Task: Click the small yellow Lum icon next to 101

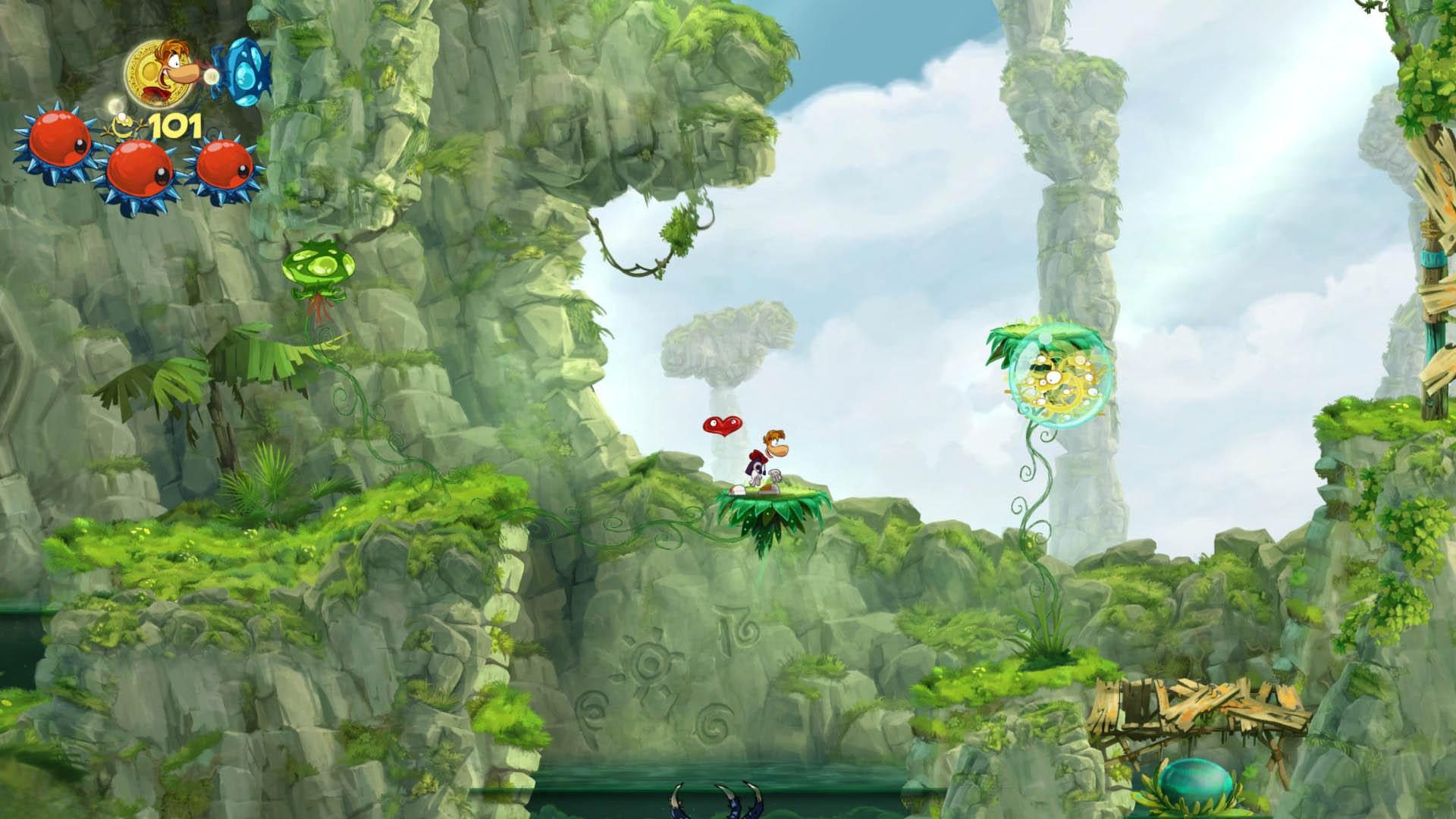Action: pos(125,124)
